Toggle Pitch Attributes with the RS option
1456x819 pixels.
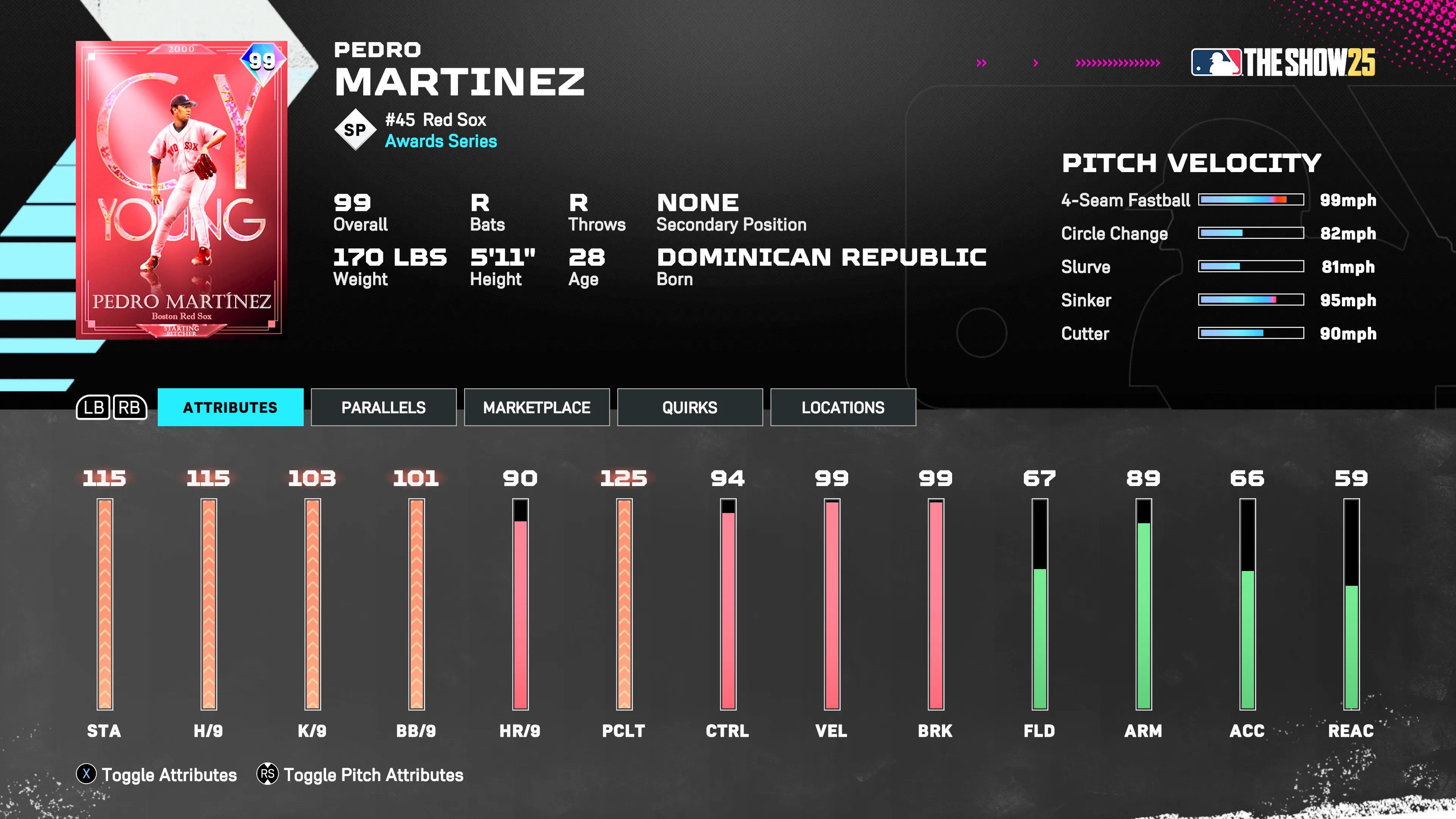coord(373,775)
